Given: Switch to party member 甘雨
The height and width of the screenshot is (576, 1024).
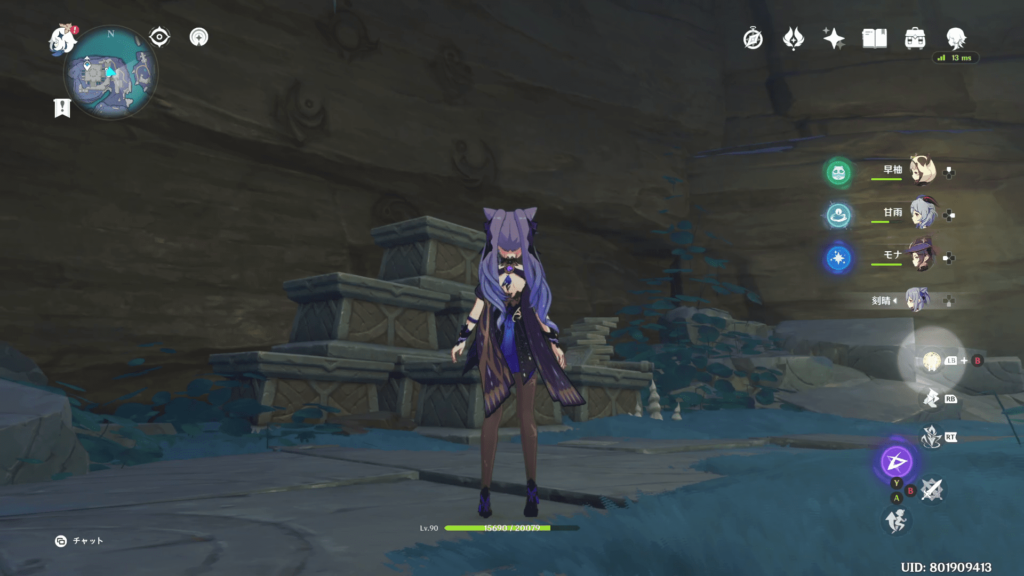Looking at the screenshot, I should (x=920, y=214).
